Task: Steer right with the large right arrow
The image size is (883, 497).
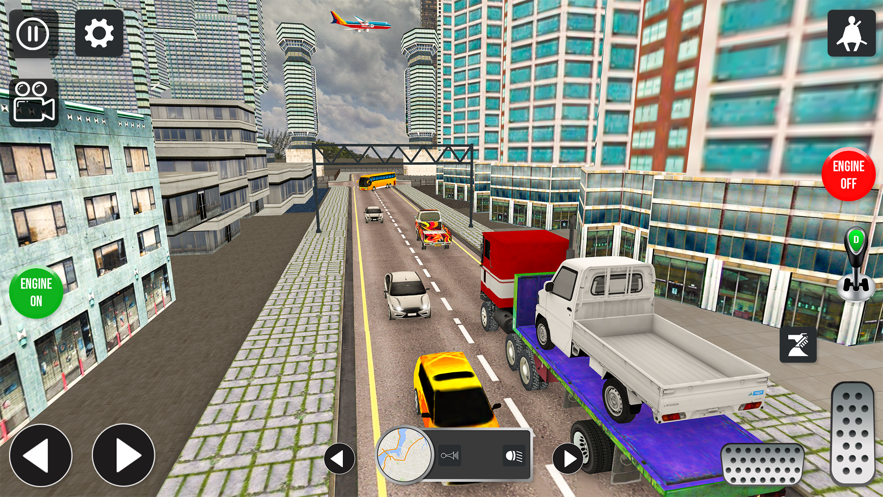Action: click(124, 455)
